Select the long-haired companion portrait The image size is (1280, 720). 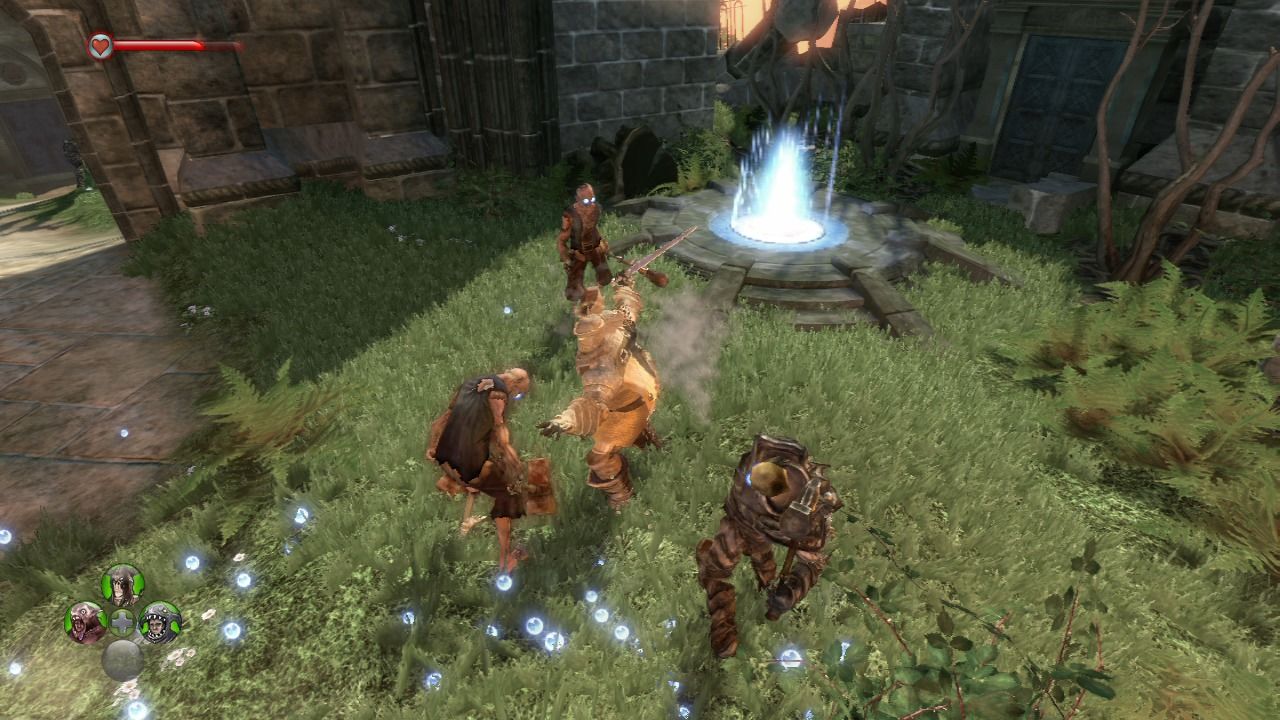[122, 585]
